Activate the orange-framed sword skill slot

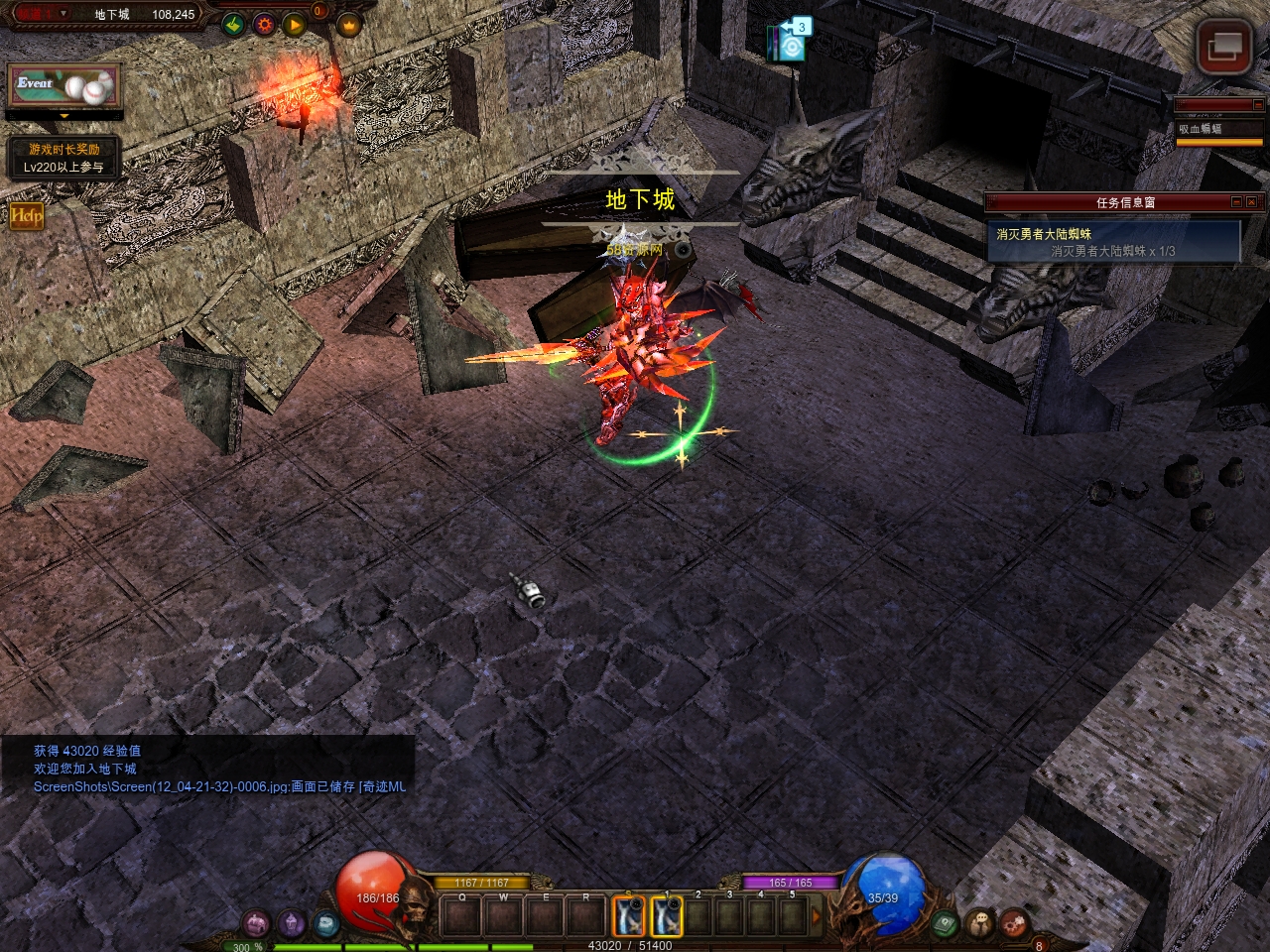628,916
